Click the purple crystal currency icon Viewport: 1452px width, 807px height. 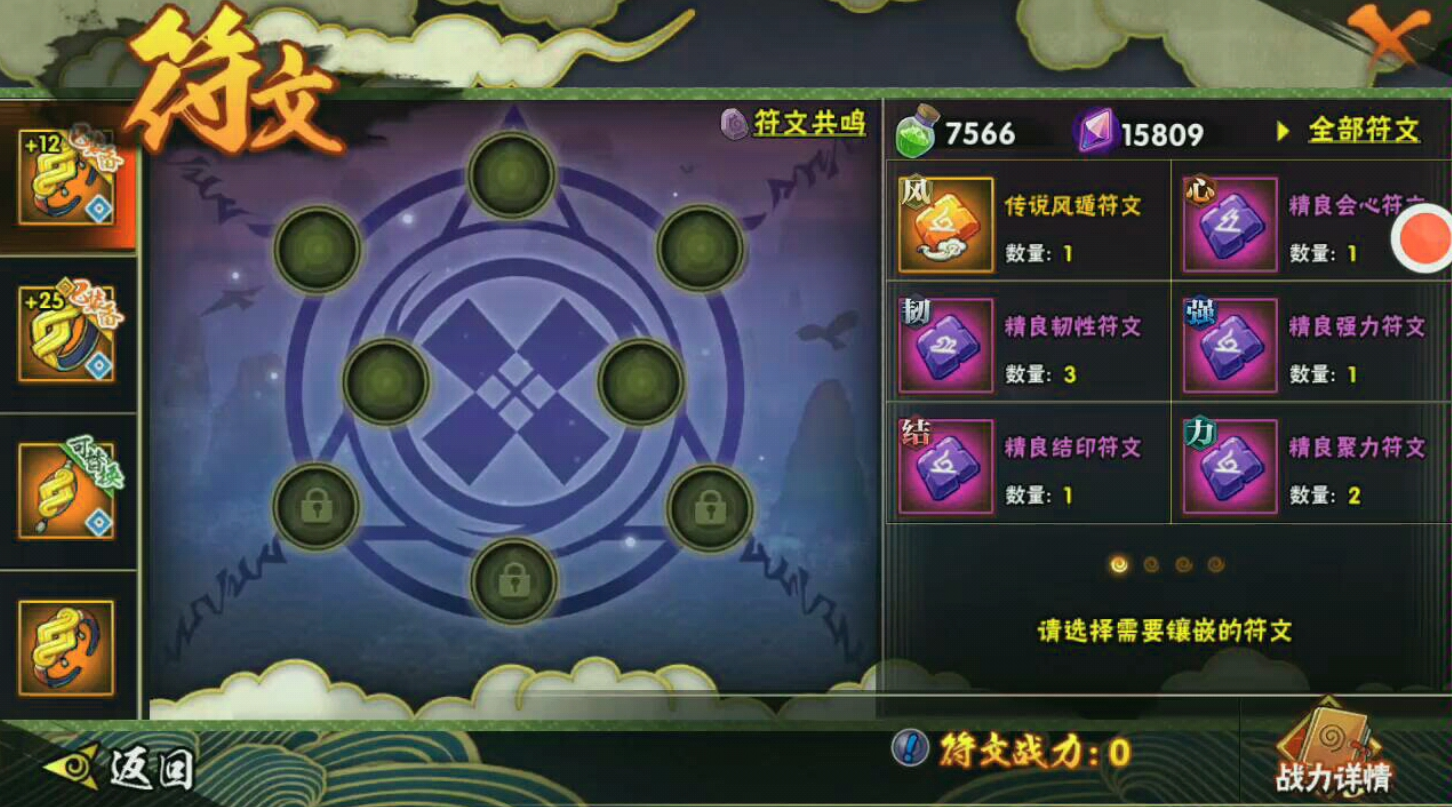(x=1097, y=128)
